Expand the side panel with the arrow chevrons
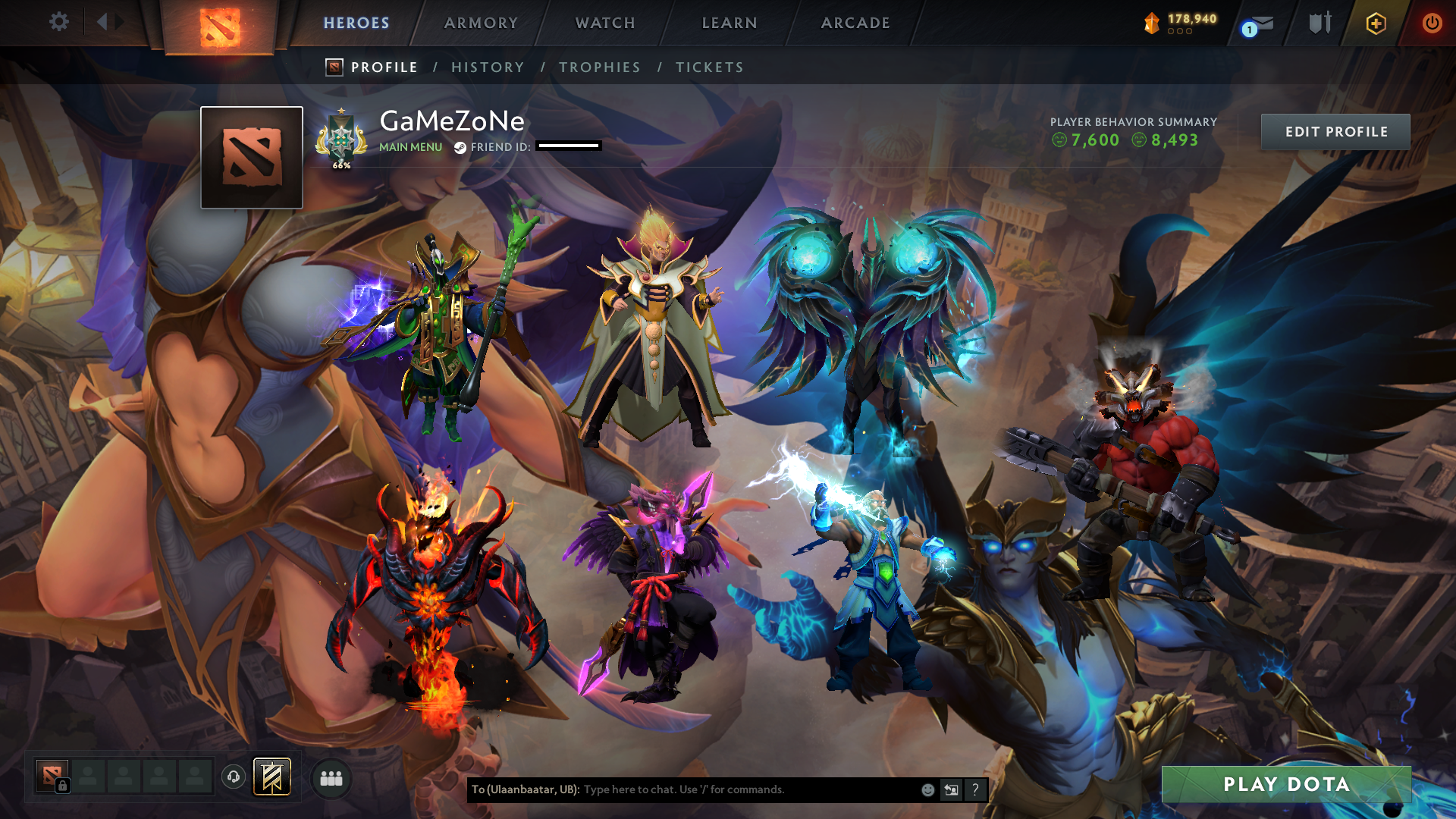The width and height of the screenshot is (1456, 819). (111, 21)
